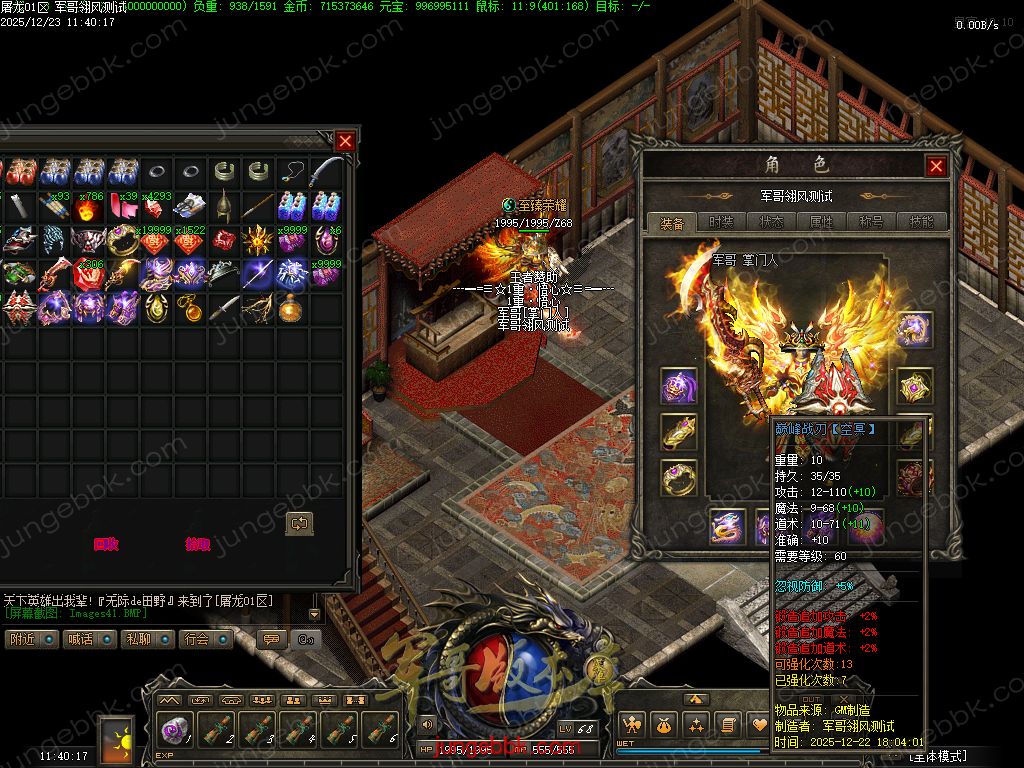Select the 称号 tab

coord(871,222)
